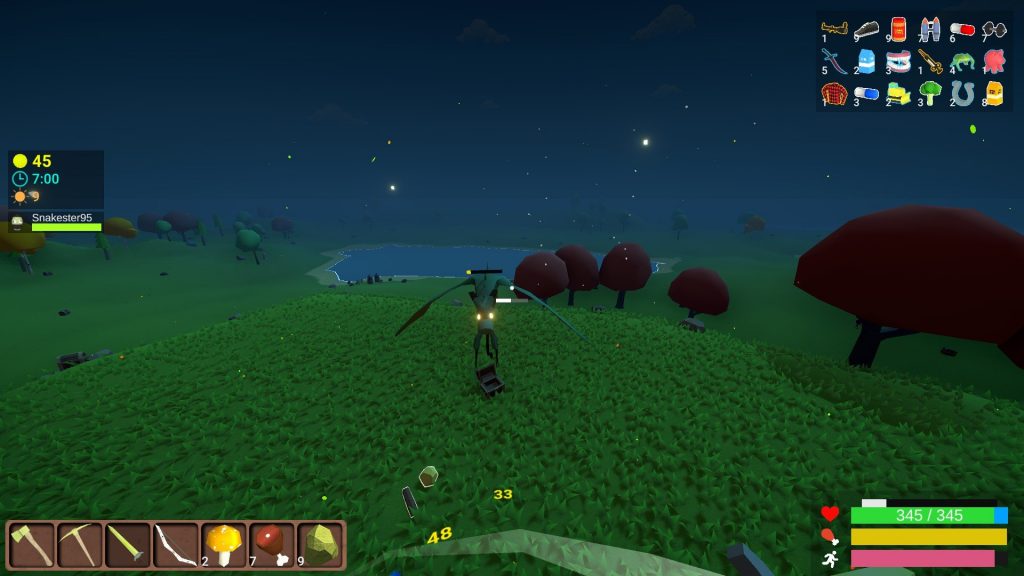
Task: Click the milk carton powerup icon
Action: (x=866, y=61)
